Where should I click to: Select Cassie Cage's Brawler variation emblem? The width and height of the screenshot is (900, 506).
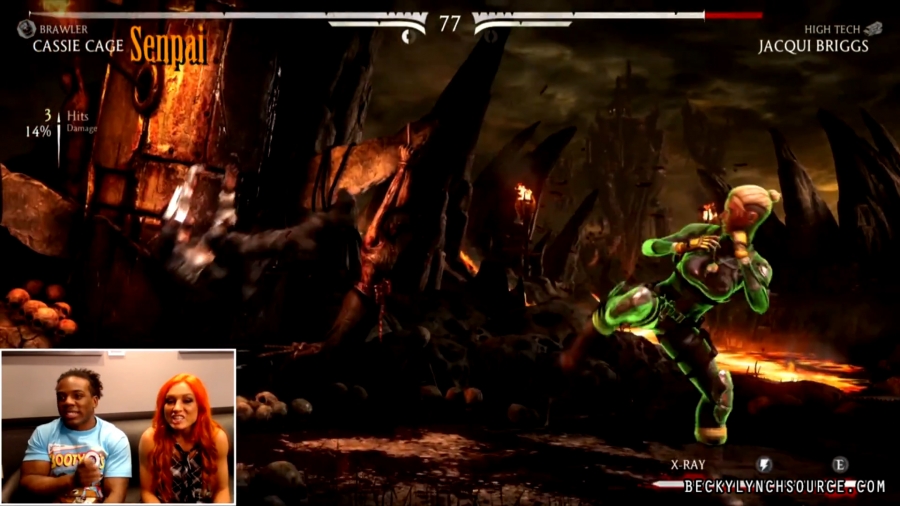click(26, 29)
